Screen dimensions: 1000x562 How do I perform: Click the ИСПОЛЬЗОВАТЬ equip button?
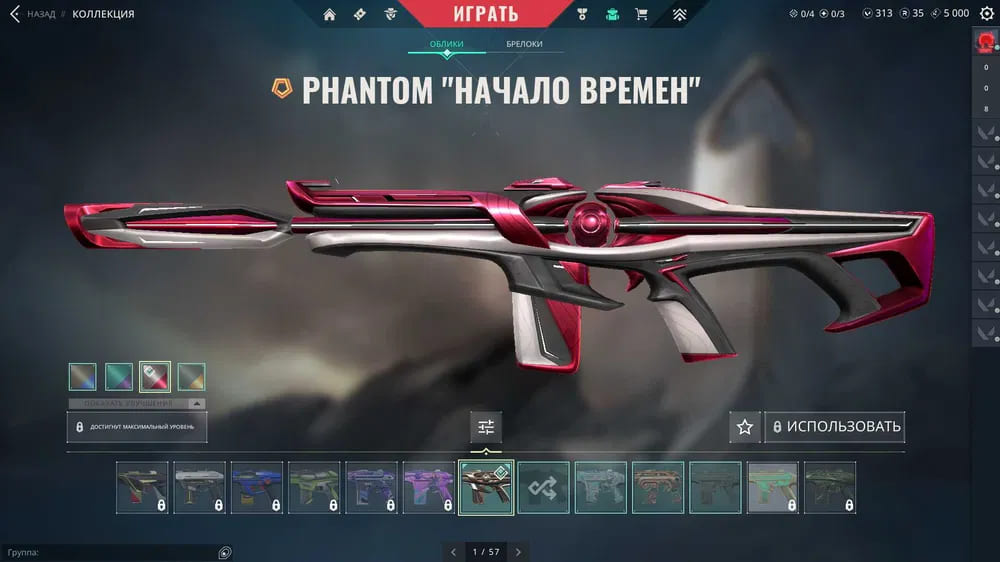835,427
